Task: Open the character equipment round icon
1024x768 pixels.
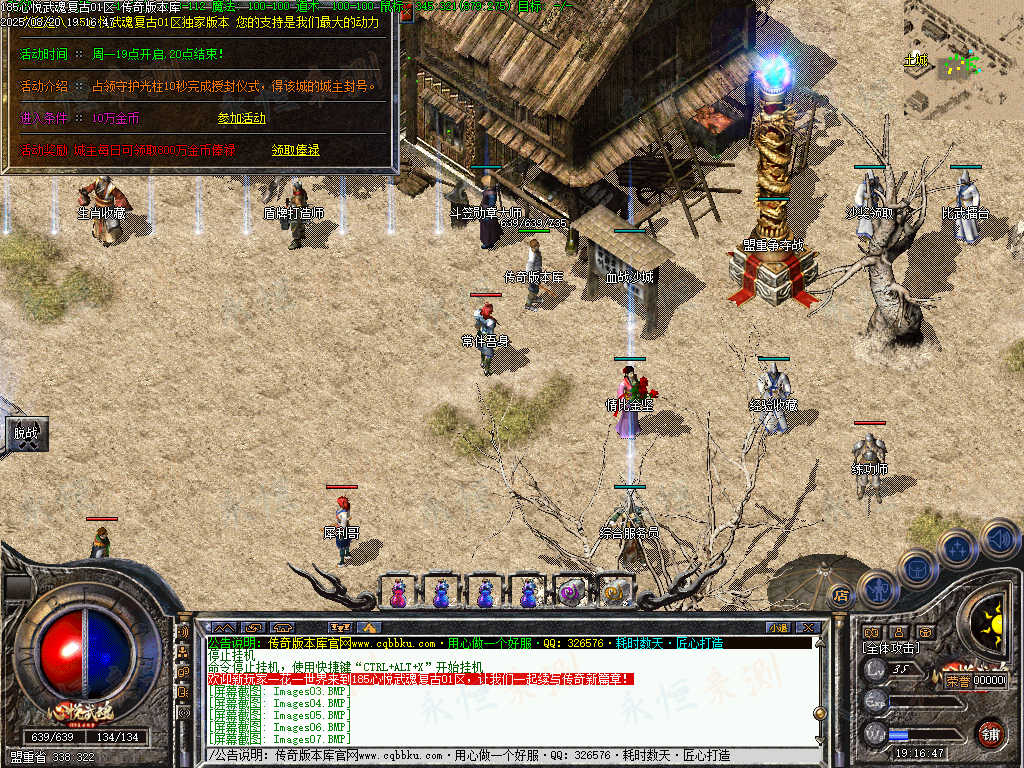Action: (877, 588)
